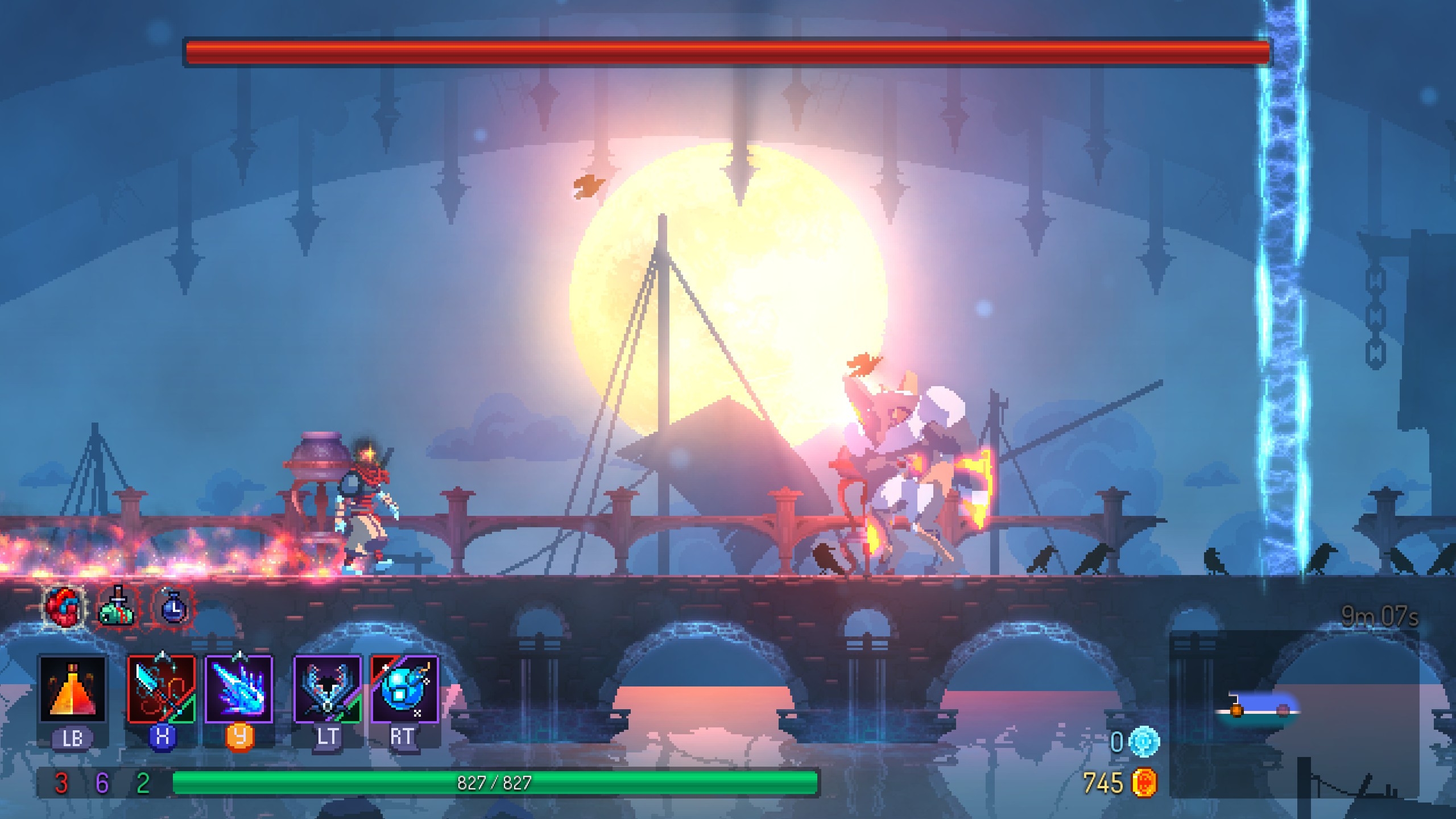Inspect the blue stopwatch mutation icon
The width and height of the screenshot is (1456, 819).
point(172,606)
